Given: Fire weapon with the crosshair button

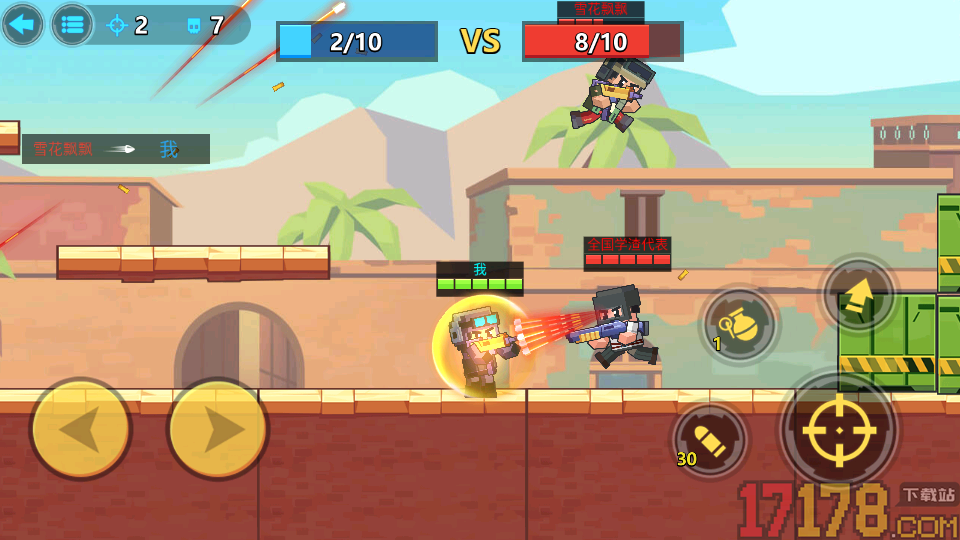Looking at the screenshot, I should coord(838,430).
